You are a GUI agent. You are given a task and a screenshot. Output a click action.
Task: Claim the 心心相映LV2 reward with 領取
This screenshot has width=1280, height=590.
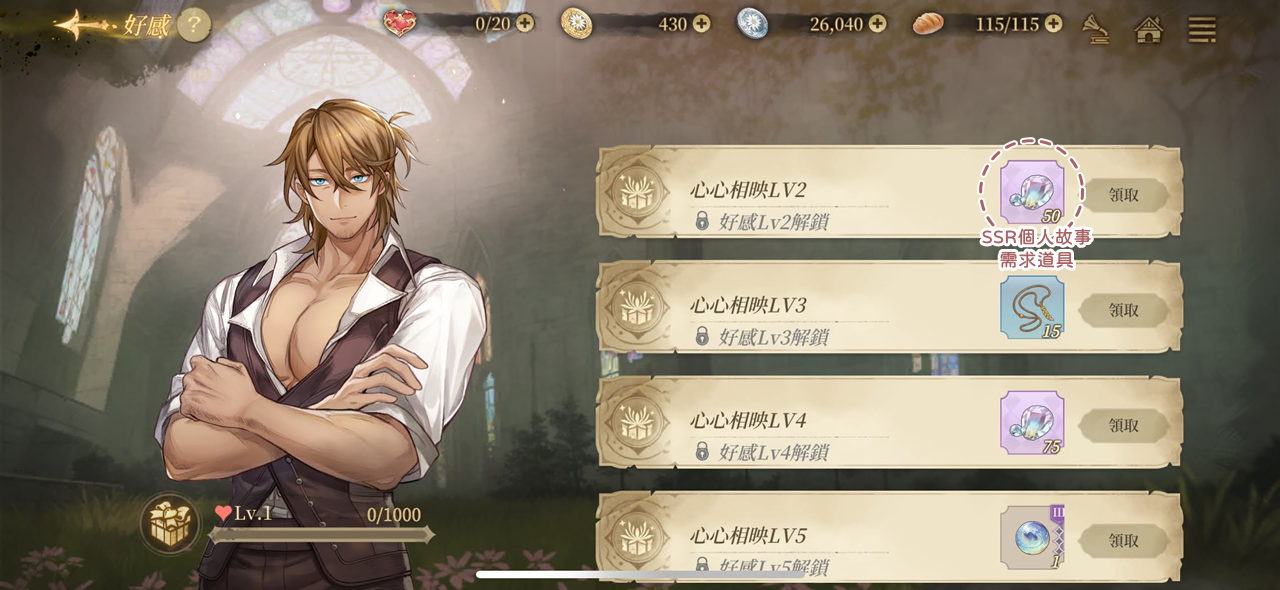tap(1124, 195)
